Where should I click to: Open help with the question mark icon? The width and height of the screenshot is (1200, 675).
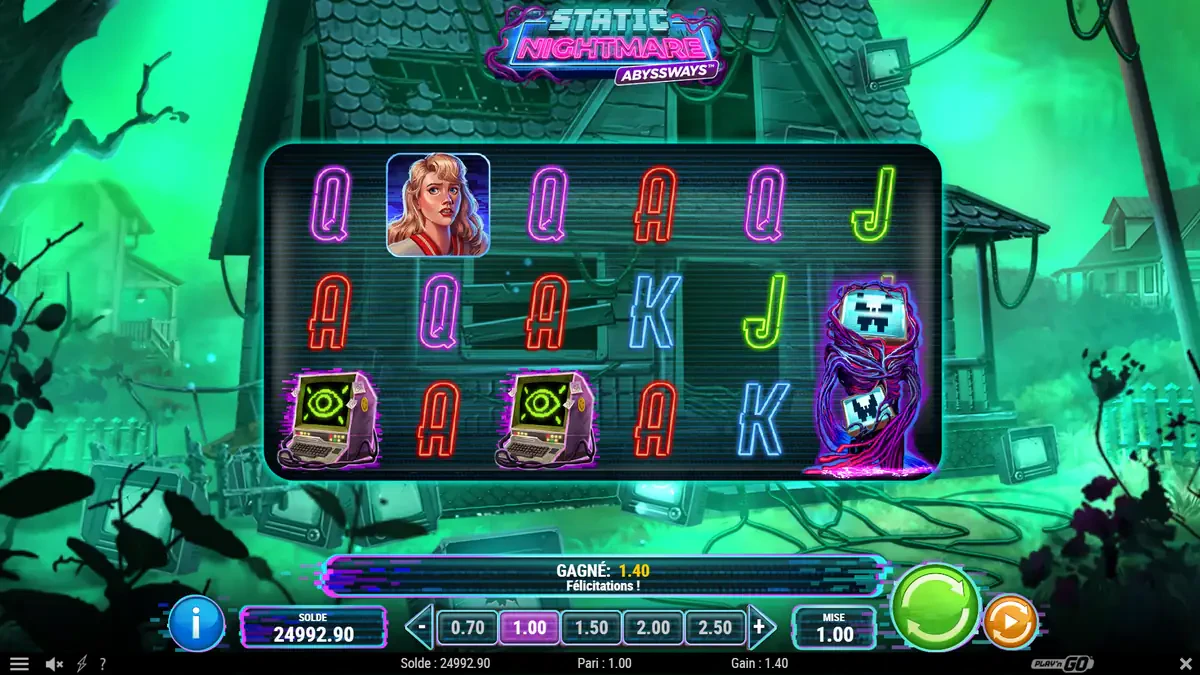102,664
